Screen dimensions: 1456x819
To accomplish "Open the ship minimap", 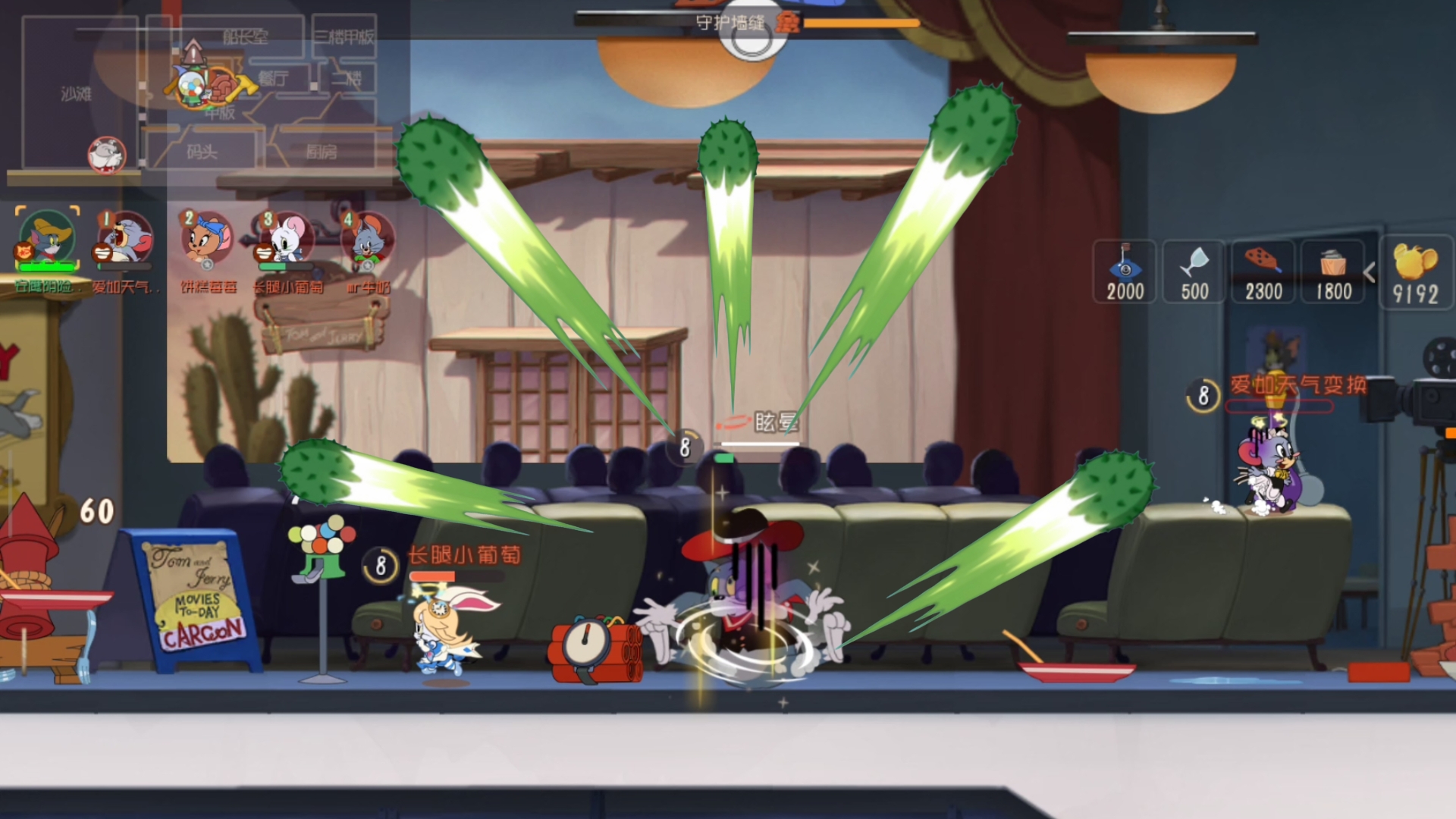I will click(x=205, y=95).
